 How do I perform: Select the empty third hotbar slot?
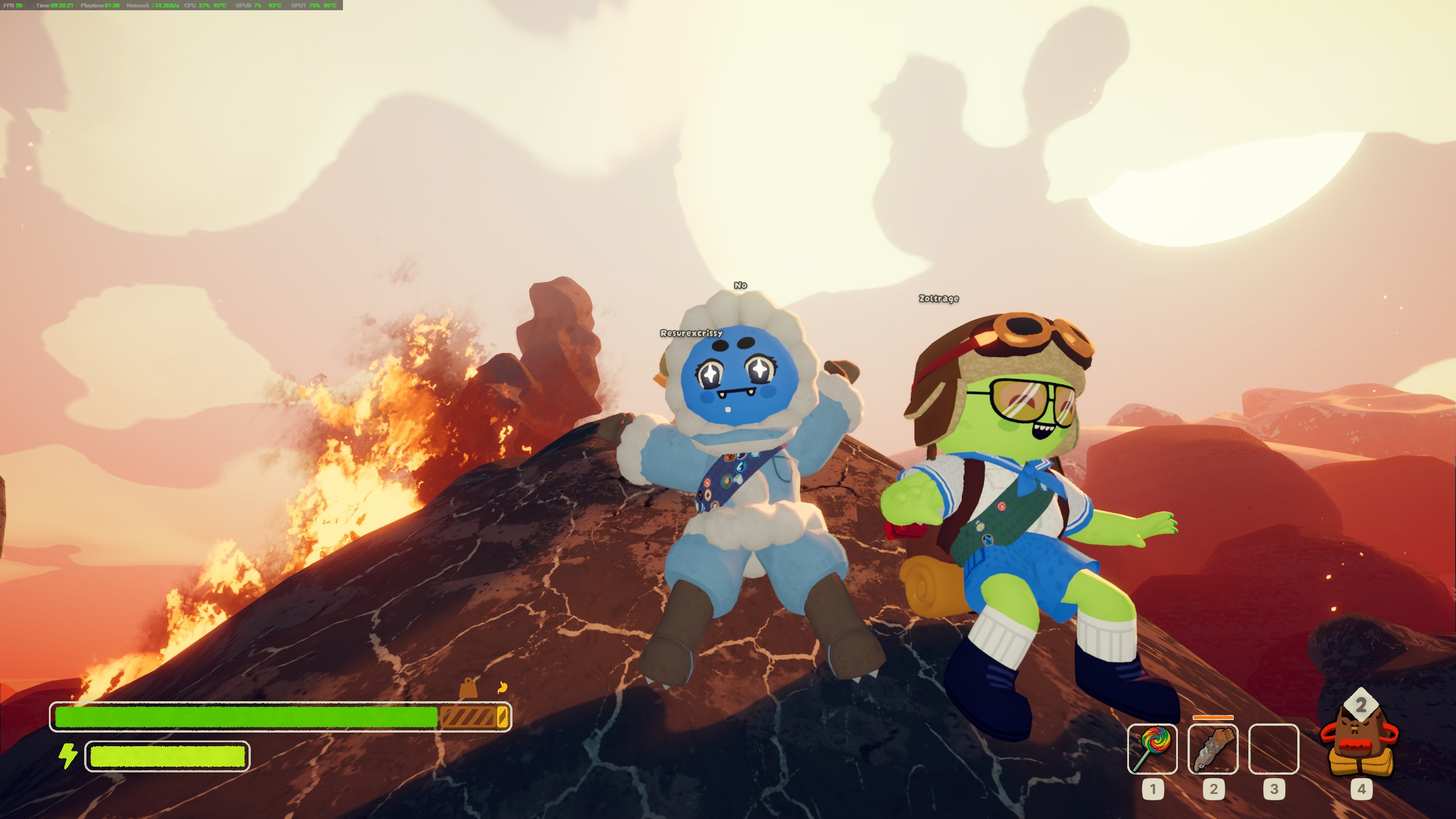click(x=1273, y=749)
